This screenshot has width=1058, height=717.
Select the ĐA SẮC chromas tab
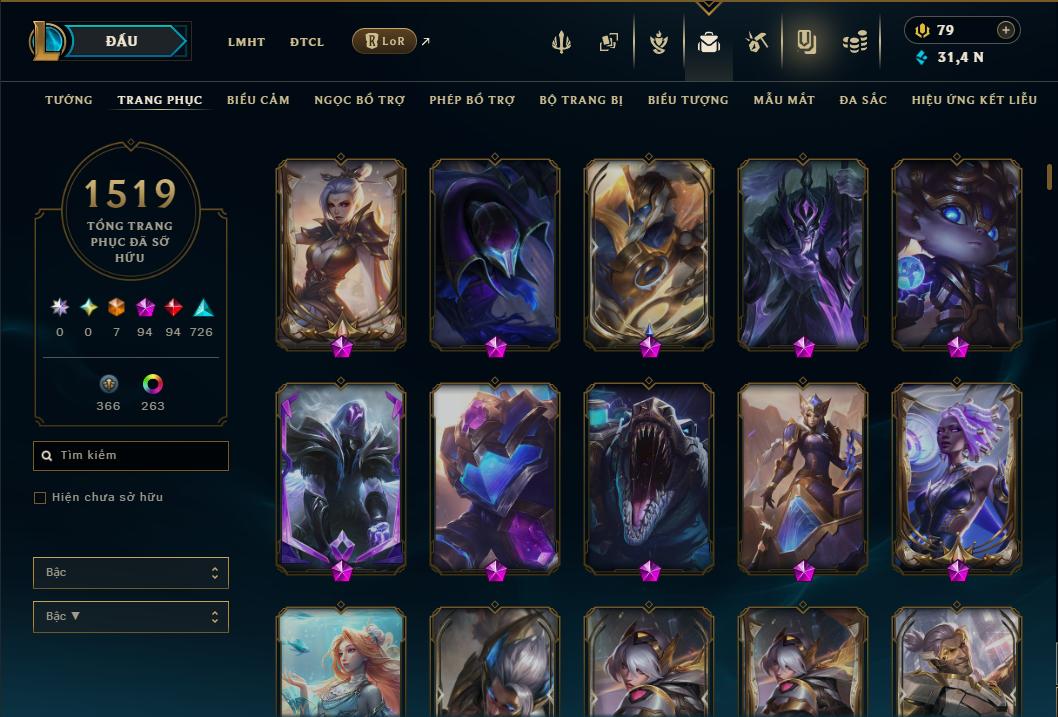pos(863,100)
